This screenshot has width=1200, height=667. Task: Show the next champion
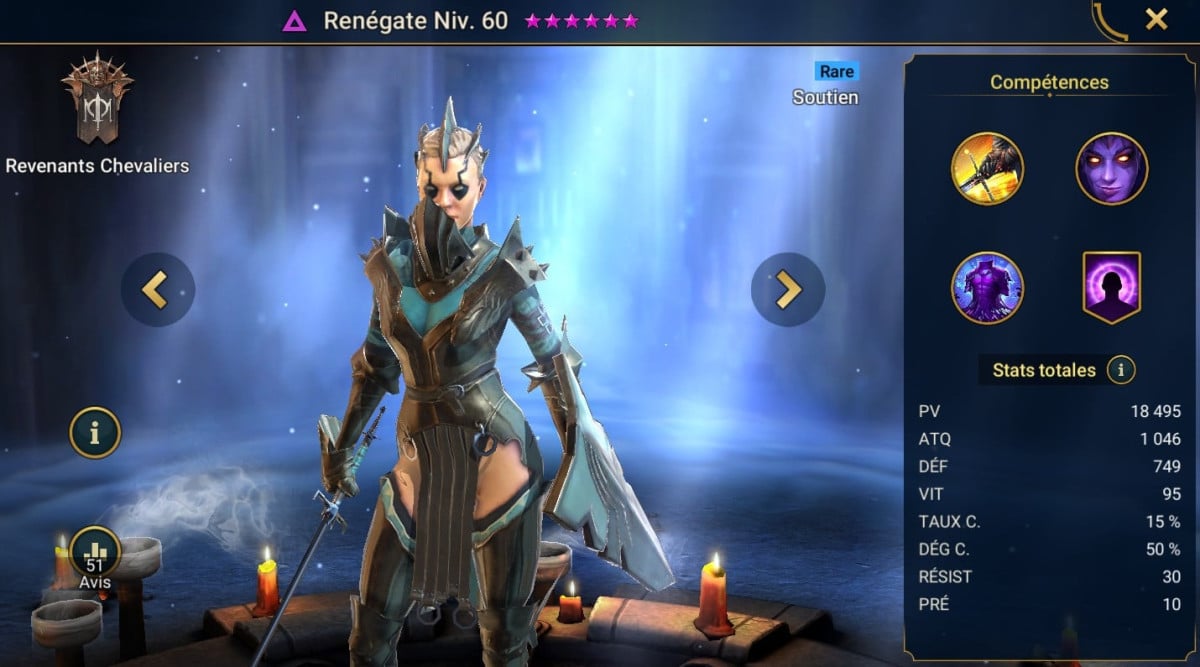coord(788,290)
